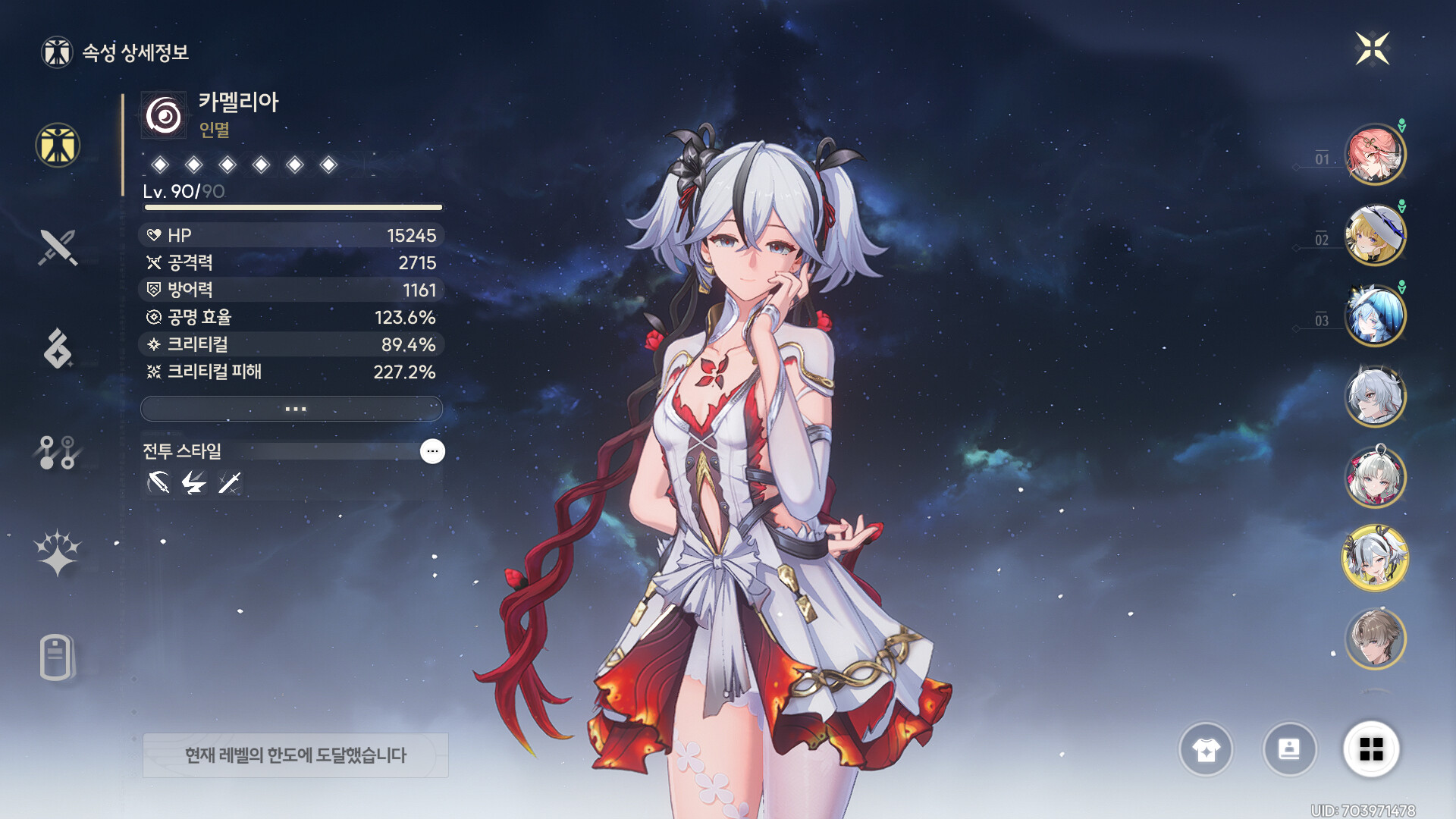The height and width of the screenshot is (819, 1456).
Task: Open the character profile file tab
Action: pos(58,657)
